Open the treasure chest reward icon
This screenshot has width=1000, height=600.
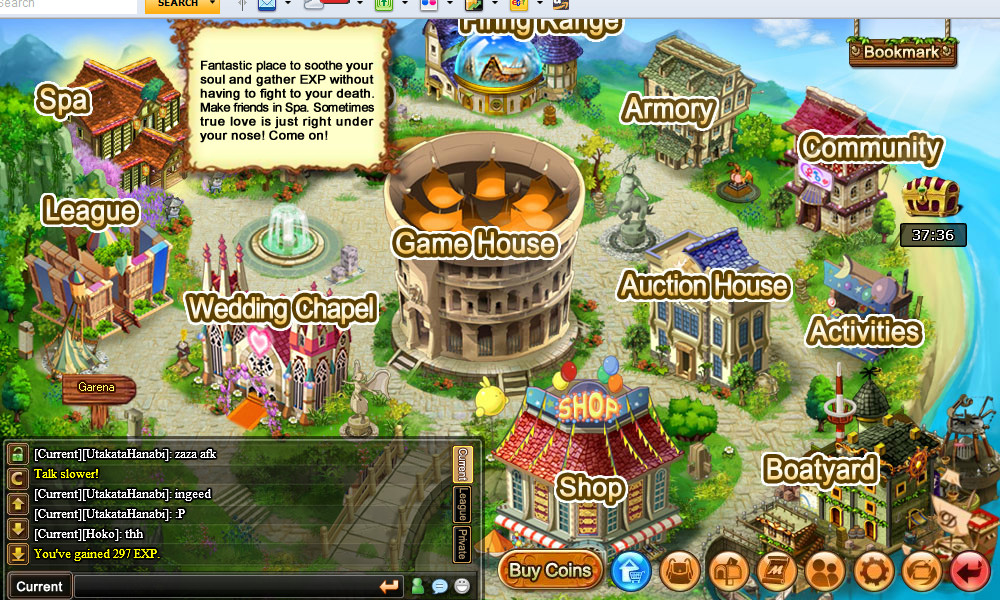coord(931,197)
